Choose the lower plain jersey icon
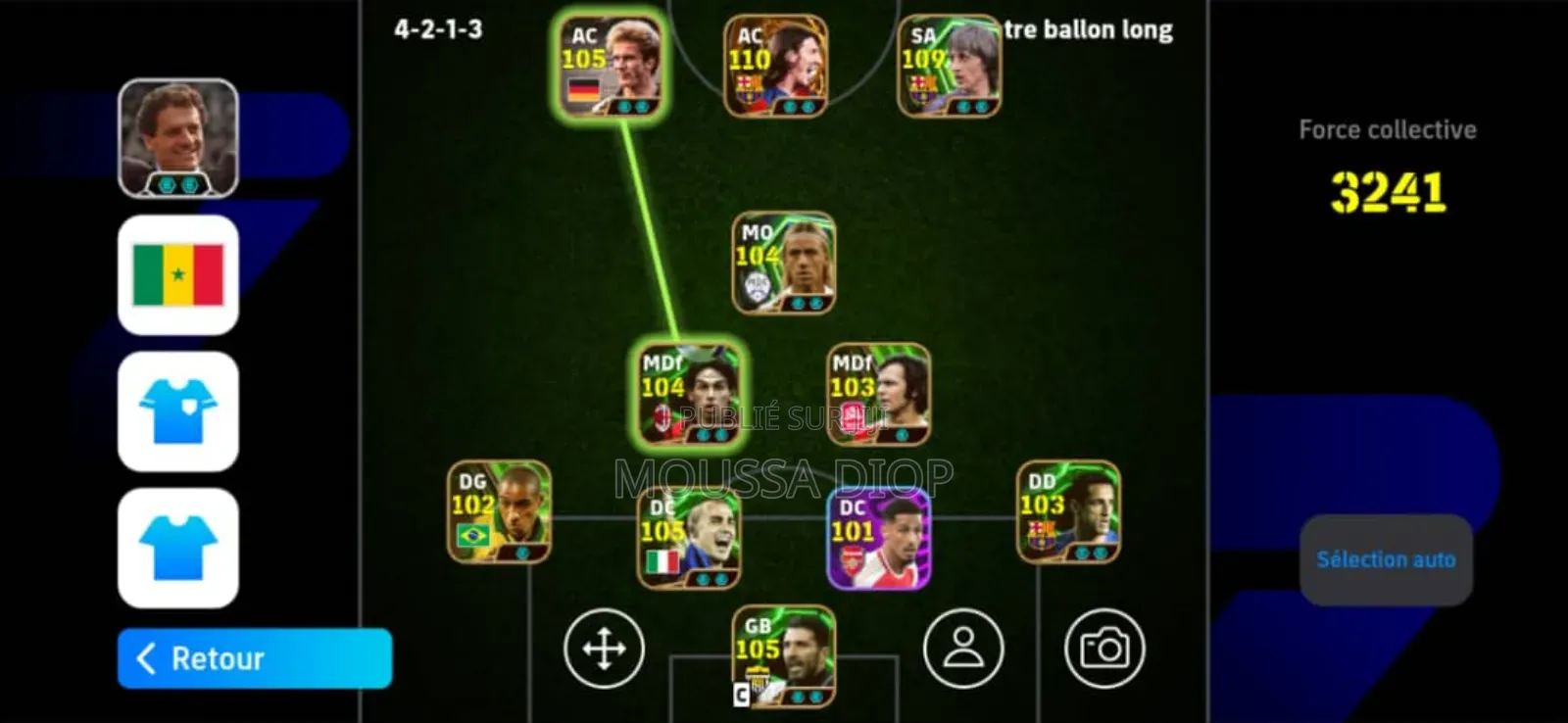 176,551
